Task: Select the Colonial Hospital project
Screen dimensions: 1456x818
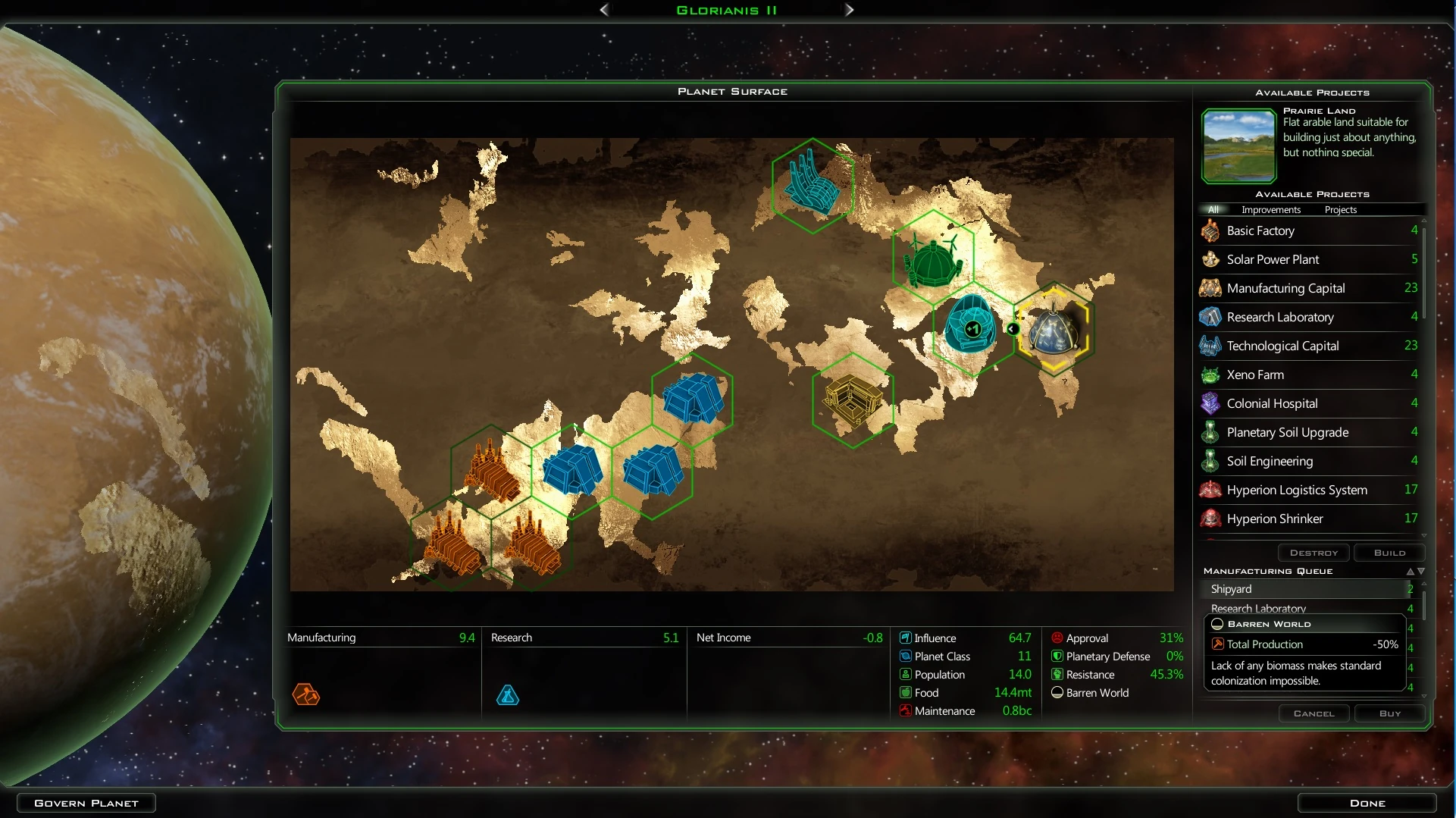Action: (1272, 403)
